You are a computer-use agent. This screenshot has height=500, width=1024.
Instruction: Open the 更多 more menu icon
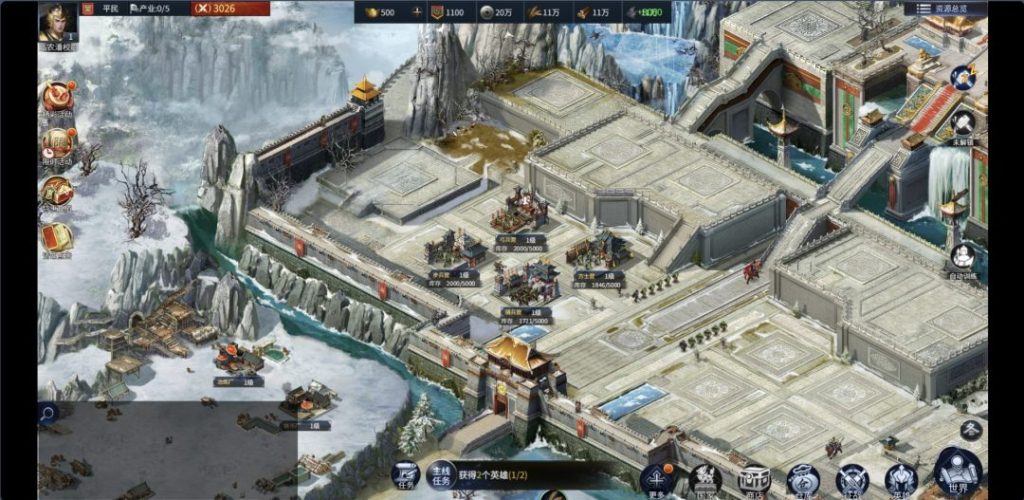pos(655,479)
